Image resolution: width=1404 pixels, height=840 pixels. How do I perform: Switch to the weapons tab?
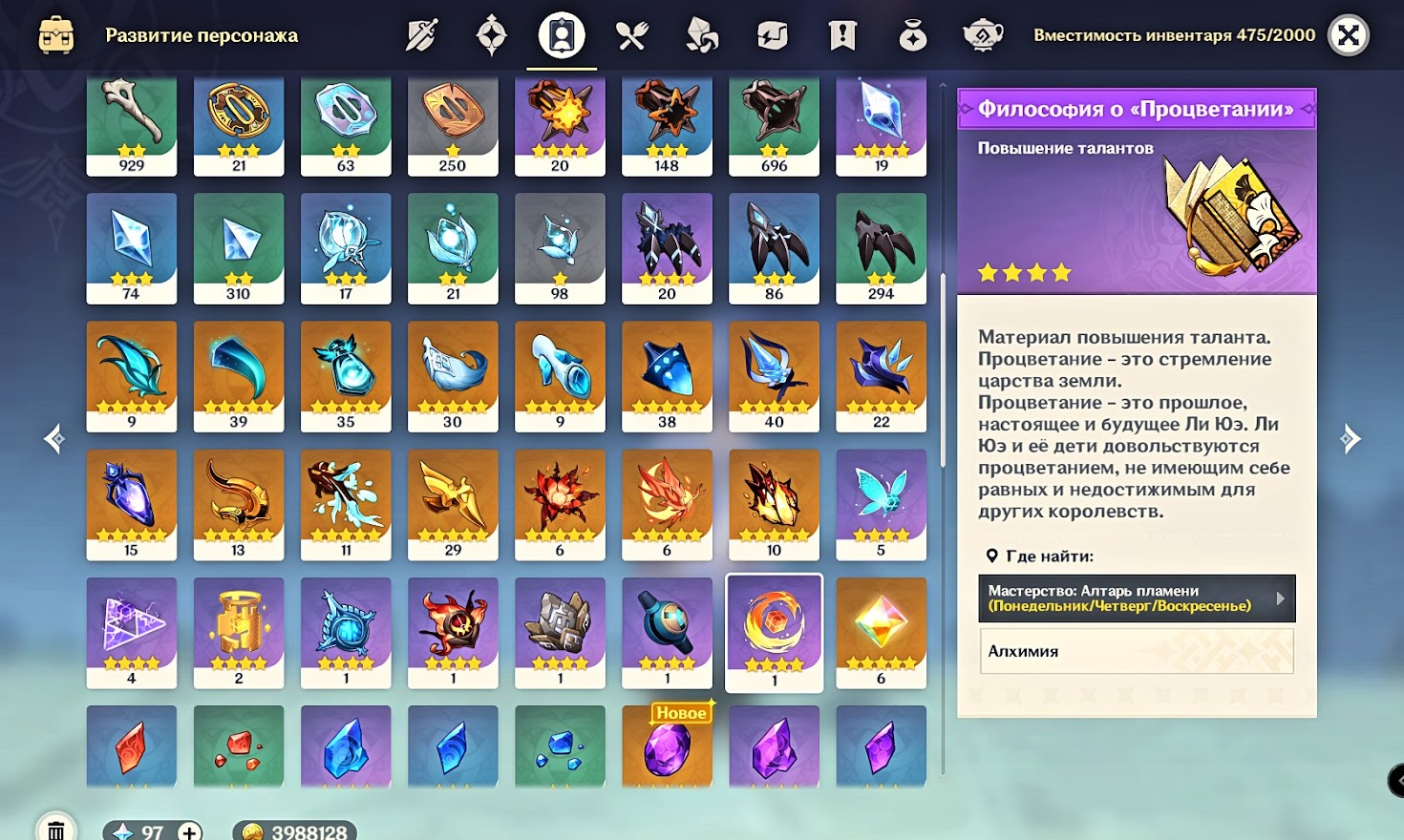point(421,36)
